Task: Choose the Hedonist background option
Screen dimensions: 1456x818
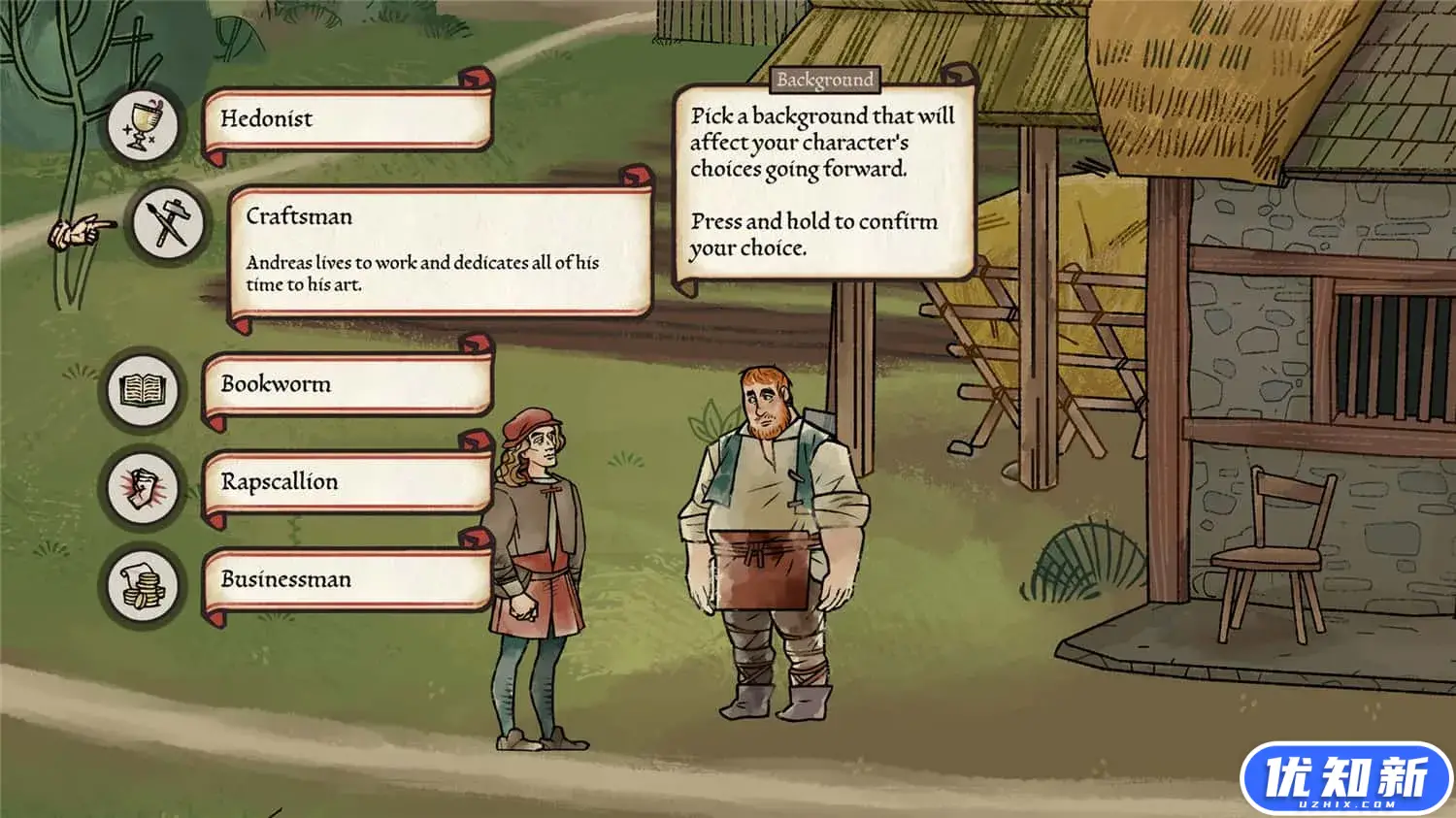Action: tap(347, 120)
